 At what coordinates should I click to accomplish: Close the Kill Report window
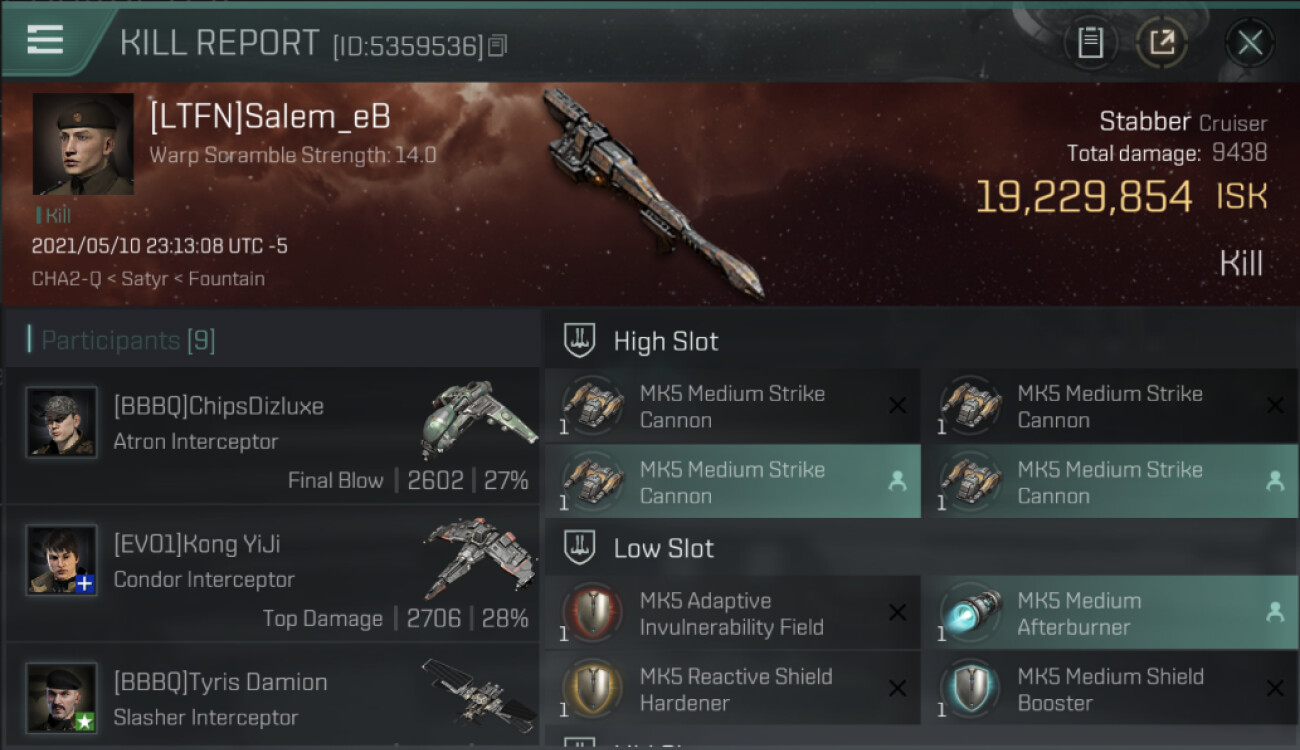1249,43
